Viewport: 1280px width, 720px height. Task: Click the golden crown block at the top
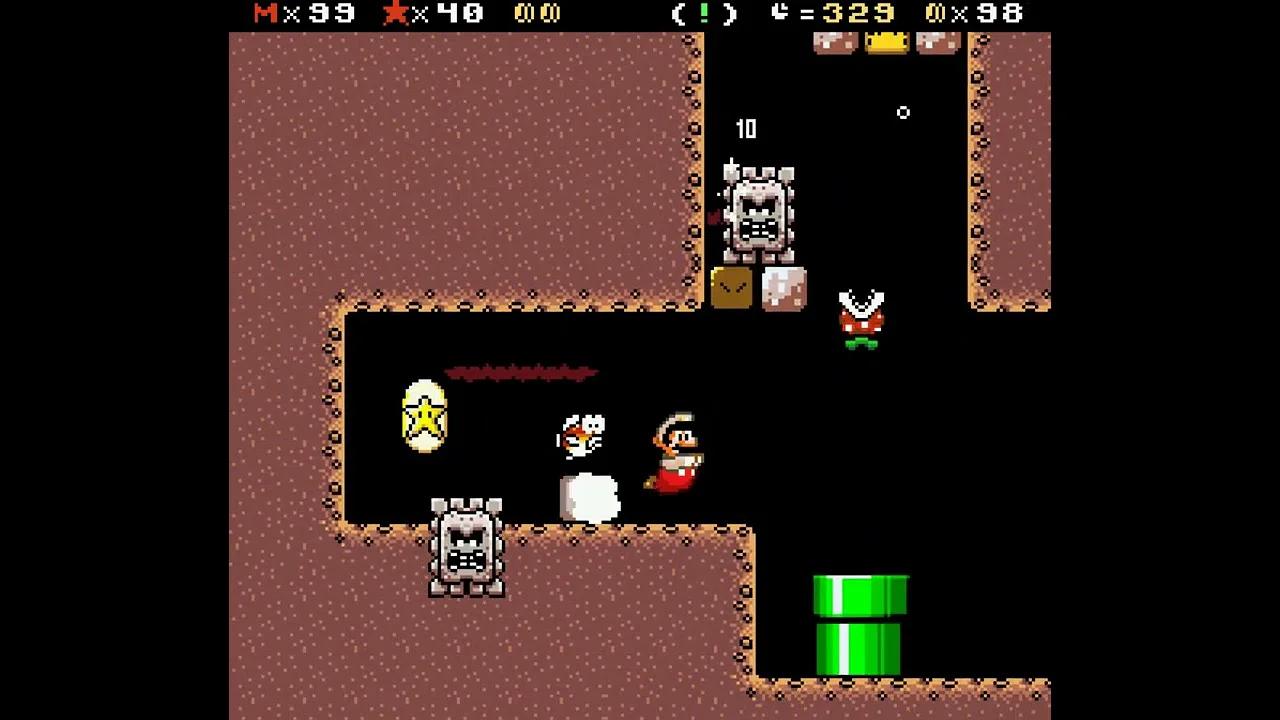tap(886, 40)
